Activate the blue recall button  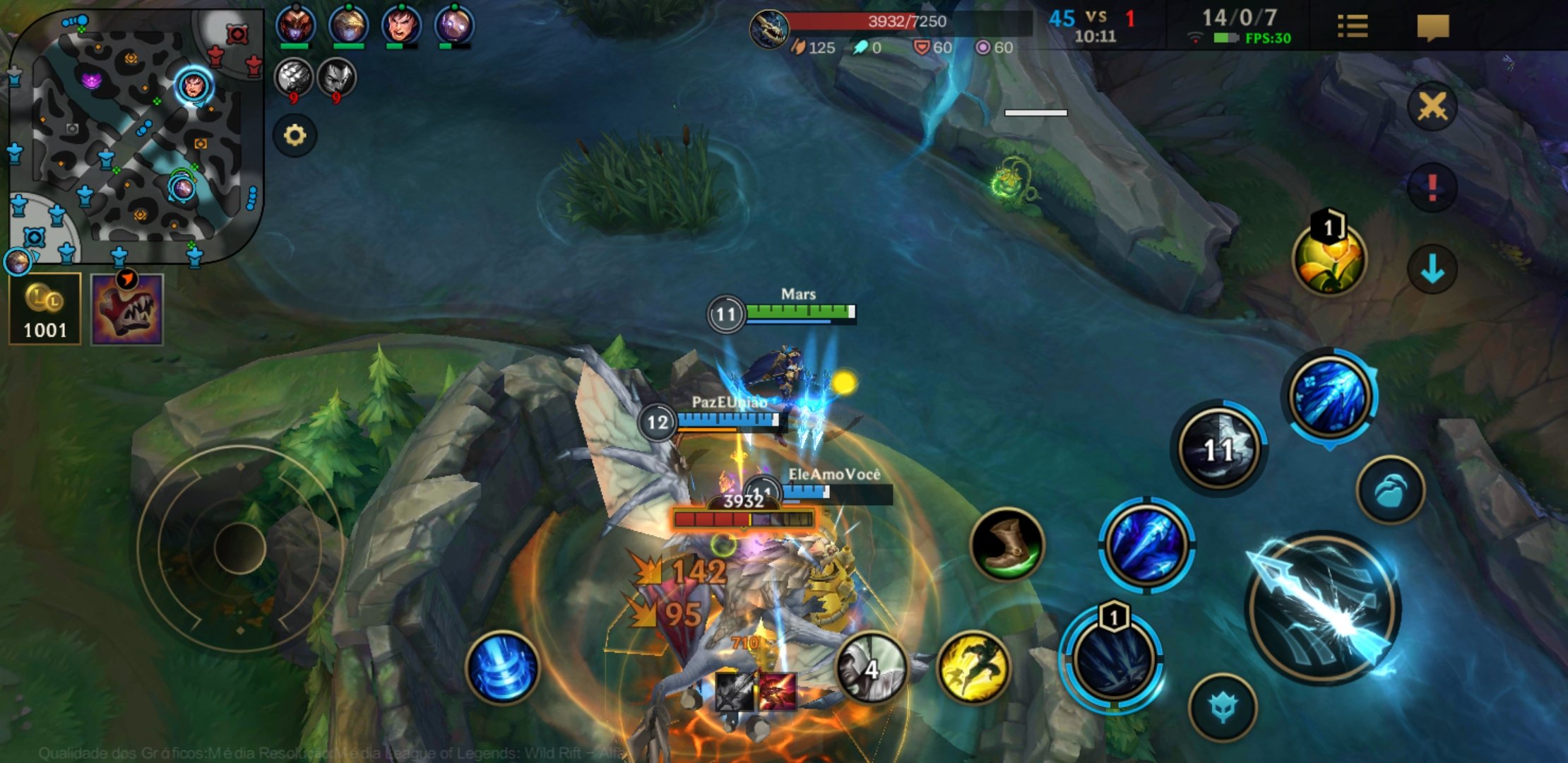pos(502,668)
